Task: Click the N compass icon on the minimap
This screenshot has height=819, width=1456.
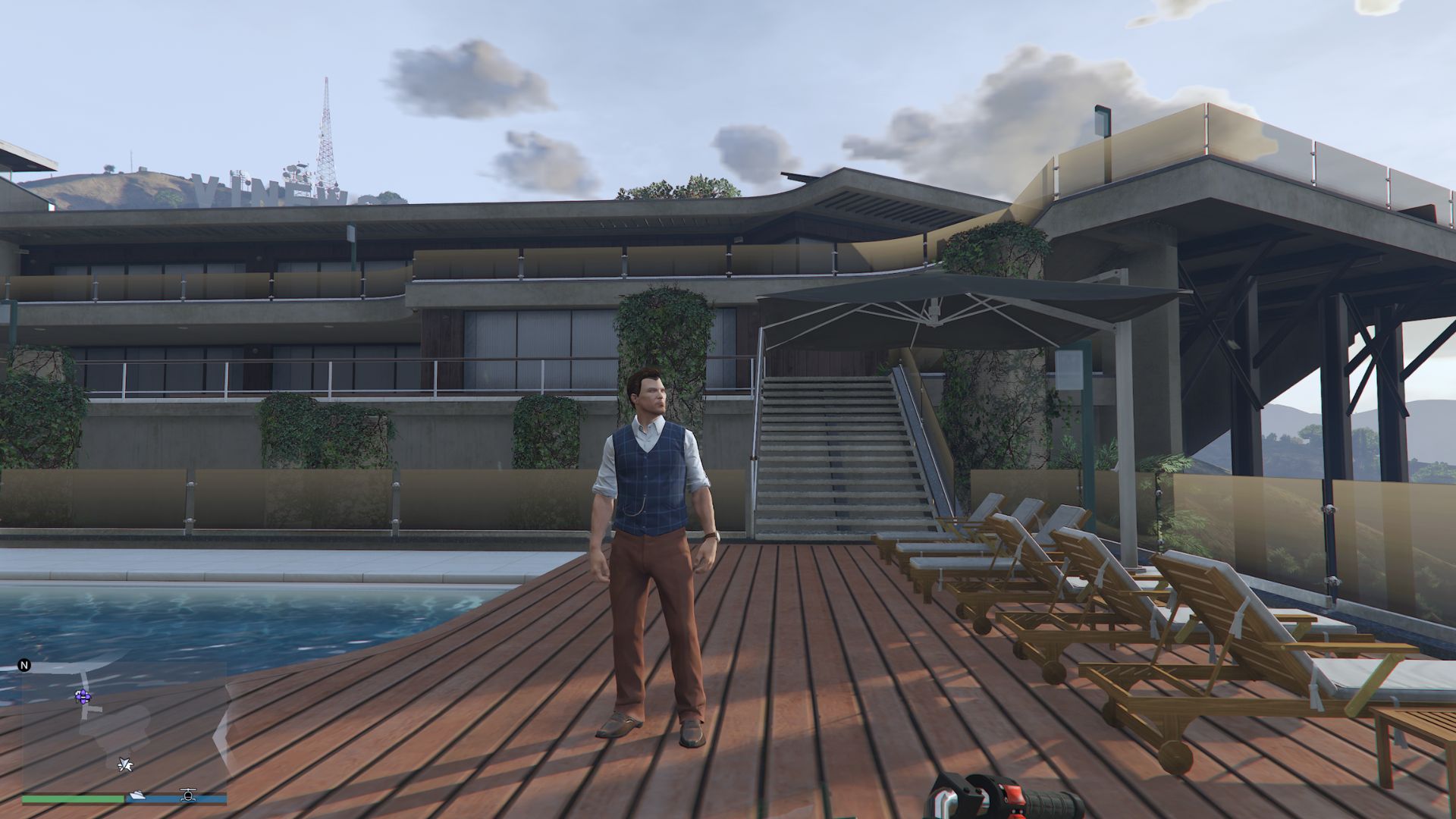Action: tap(24, 665)
